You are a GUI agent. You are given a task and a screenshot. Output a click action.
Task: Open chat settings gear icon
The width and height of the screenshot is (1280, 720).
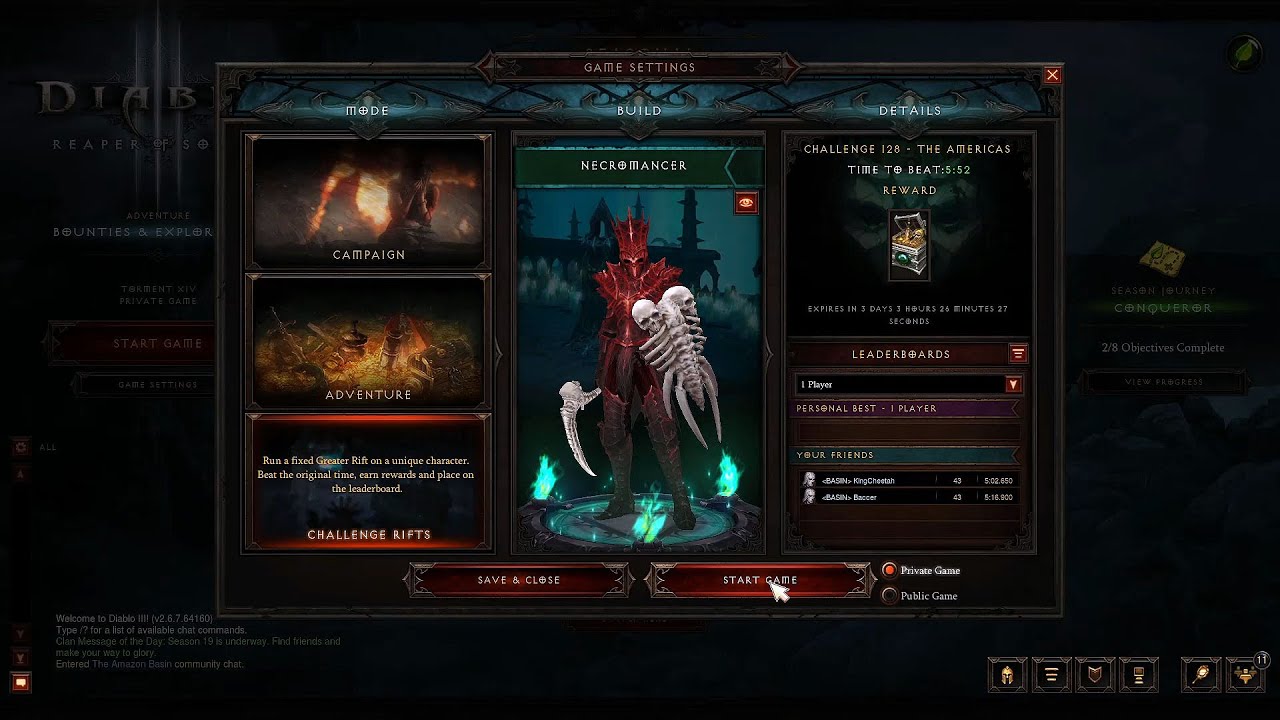20,447
